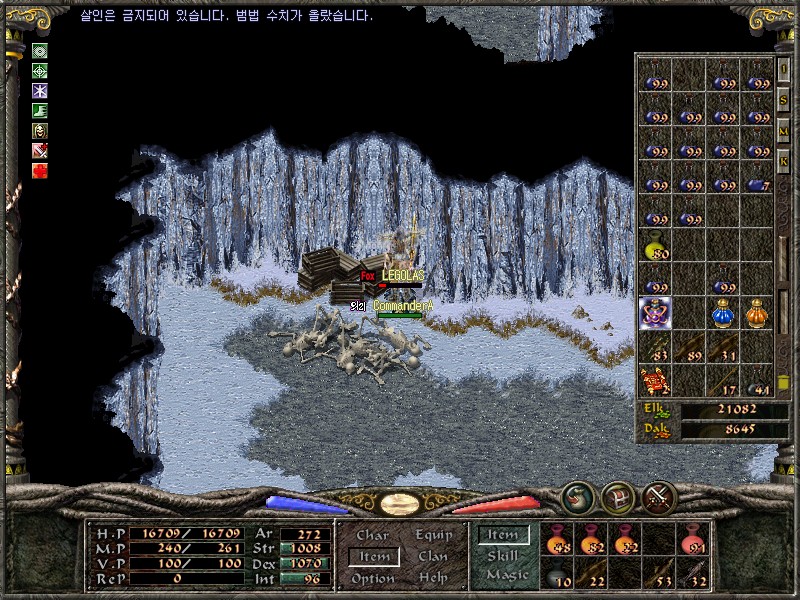The image size is (800, 600).
Task: Switch the quick bar to Skill
Action: [x=502, y=556]
